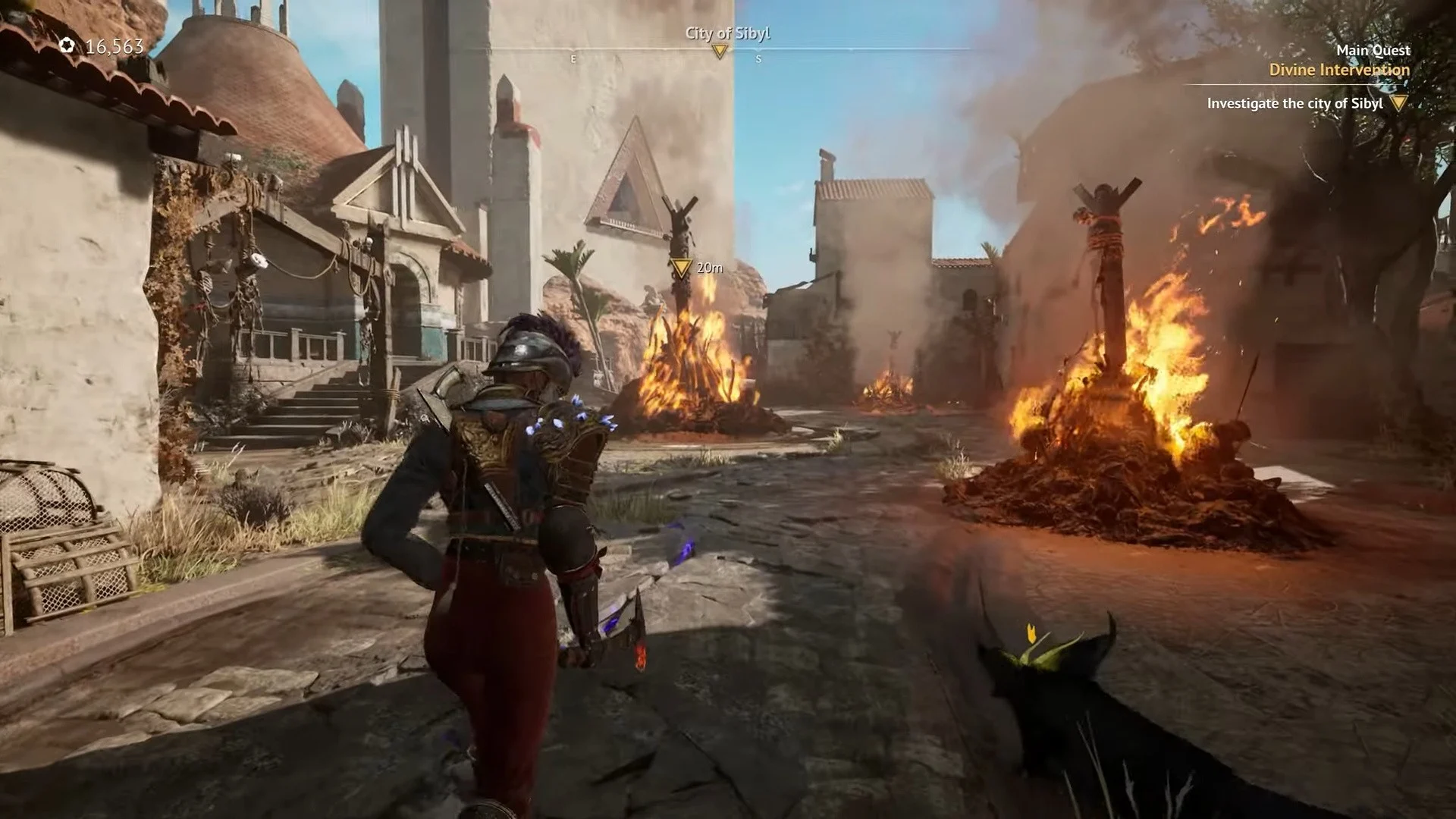Select the 20m quest waypoint marker
The width and height of the screenshot is (1456, 819).
681,268
